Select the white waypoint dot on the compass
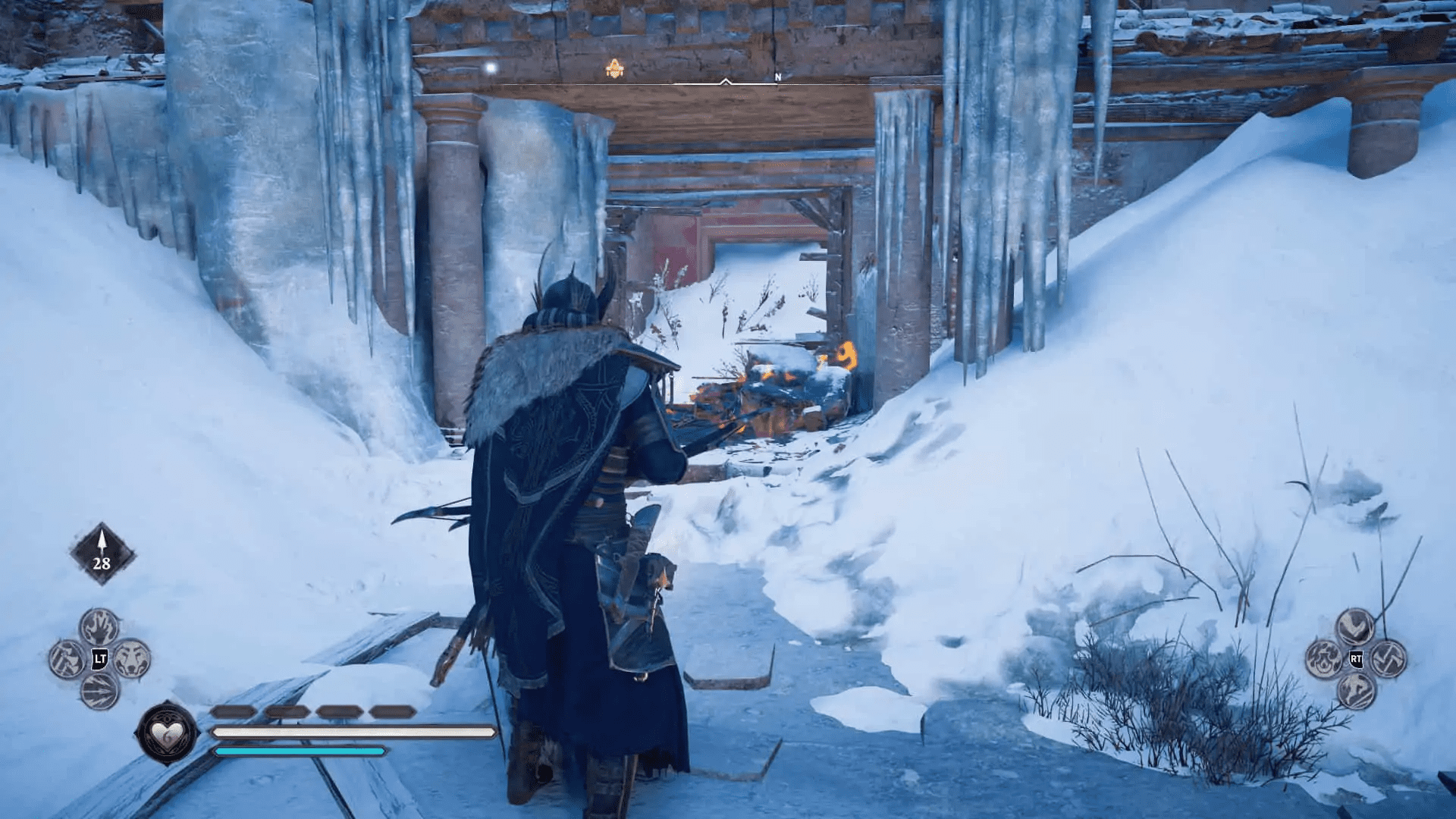The width and height of the screenshot is (1456, 819). coord(491,67)
